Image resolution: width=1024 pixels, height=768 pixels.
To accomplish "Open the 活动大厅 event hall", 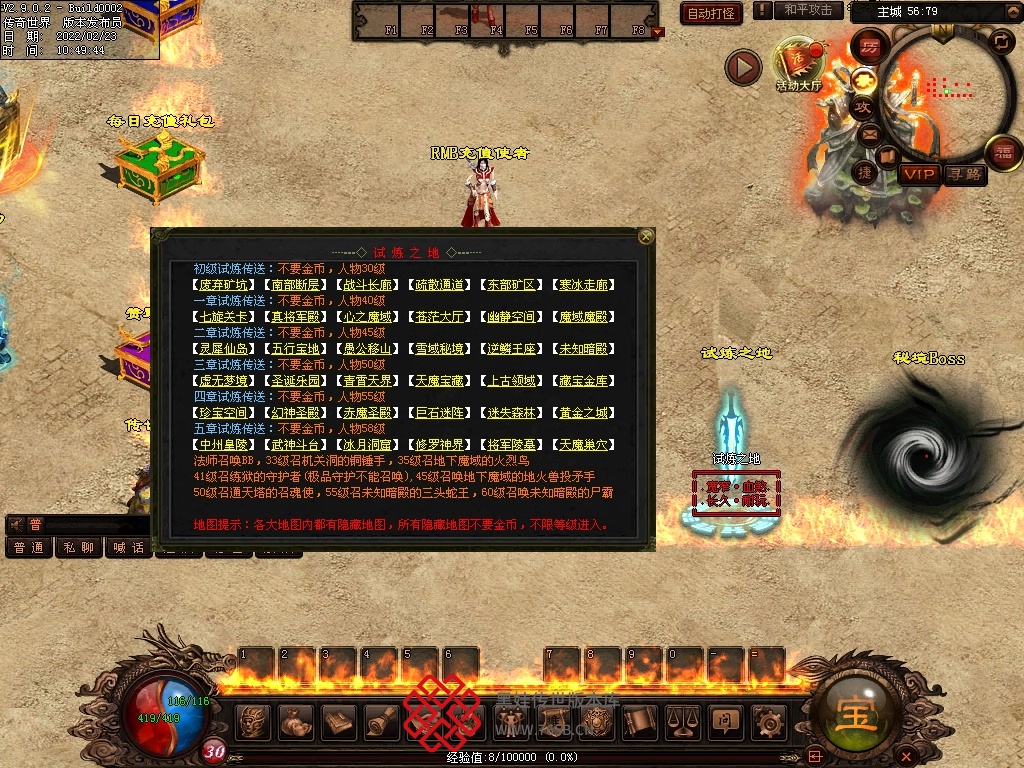I will point(798,62).
